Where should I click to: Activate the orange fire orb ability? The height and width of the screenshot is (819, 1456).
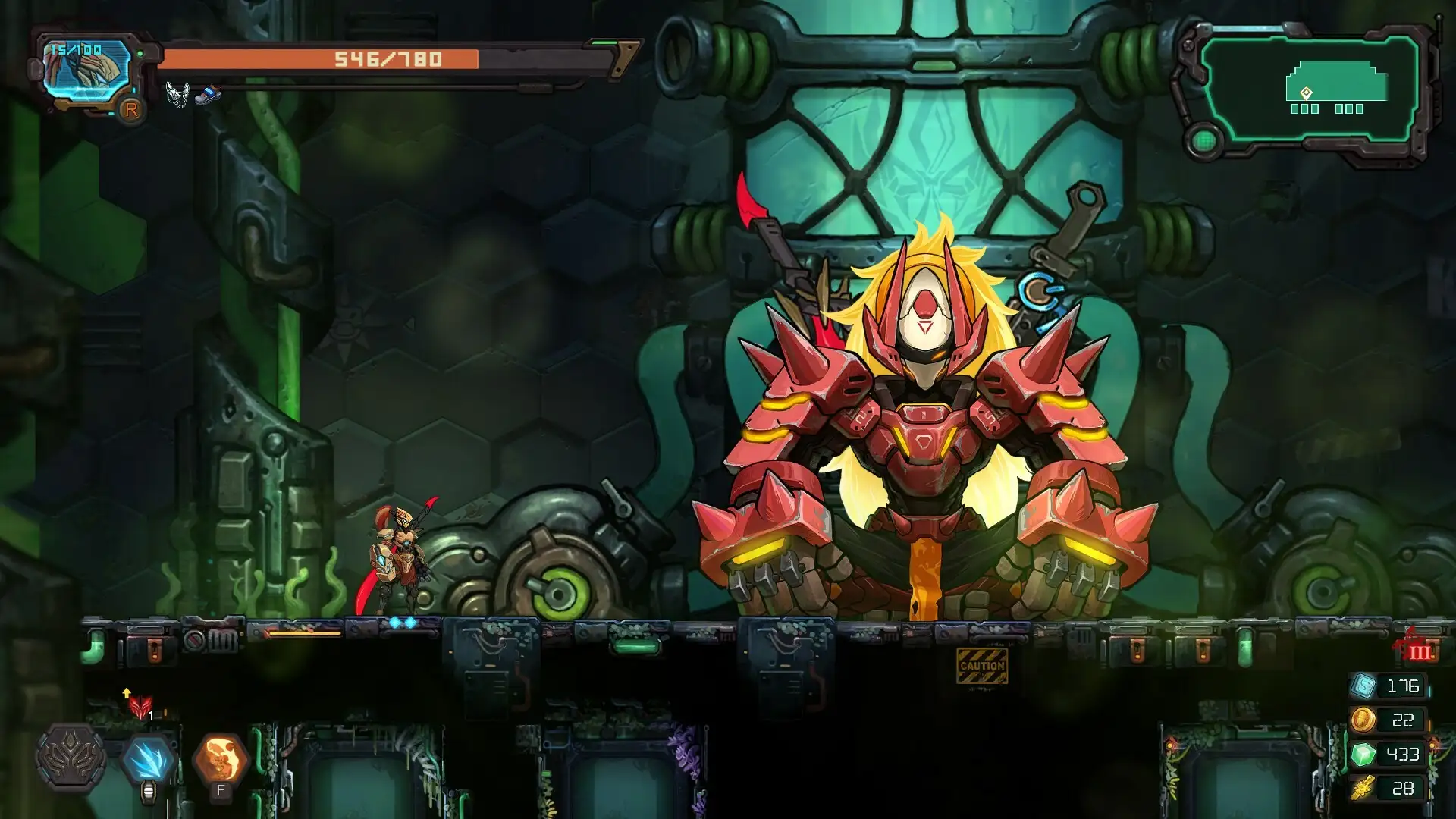[221, 758]
